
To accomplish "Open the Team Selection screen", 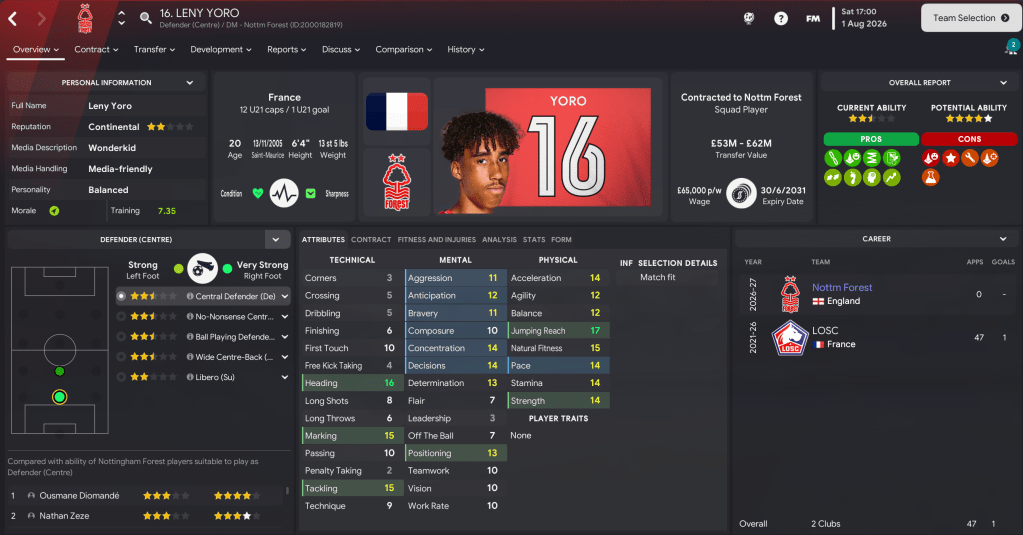I will coord(970,18).
